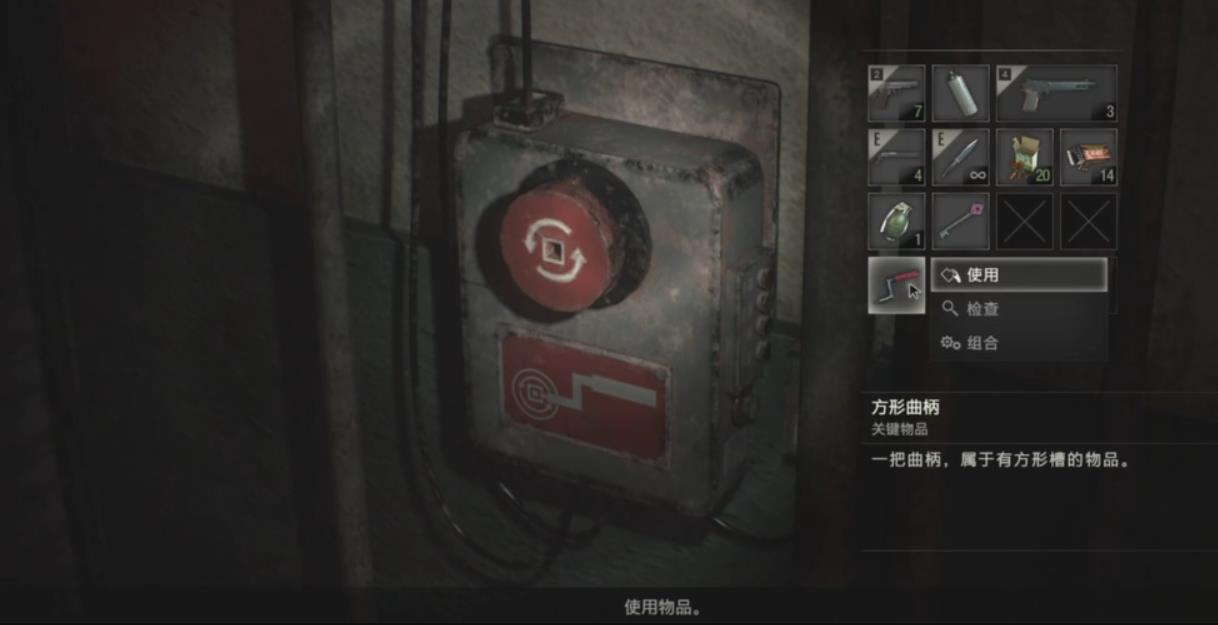The height and width of the screenshot is (625, 1218).
Task: Choose 组合 (Combine) in the item menu
Action: [x=1018, y=343]
